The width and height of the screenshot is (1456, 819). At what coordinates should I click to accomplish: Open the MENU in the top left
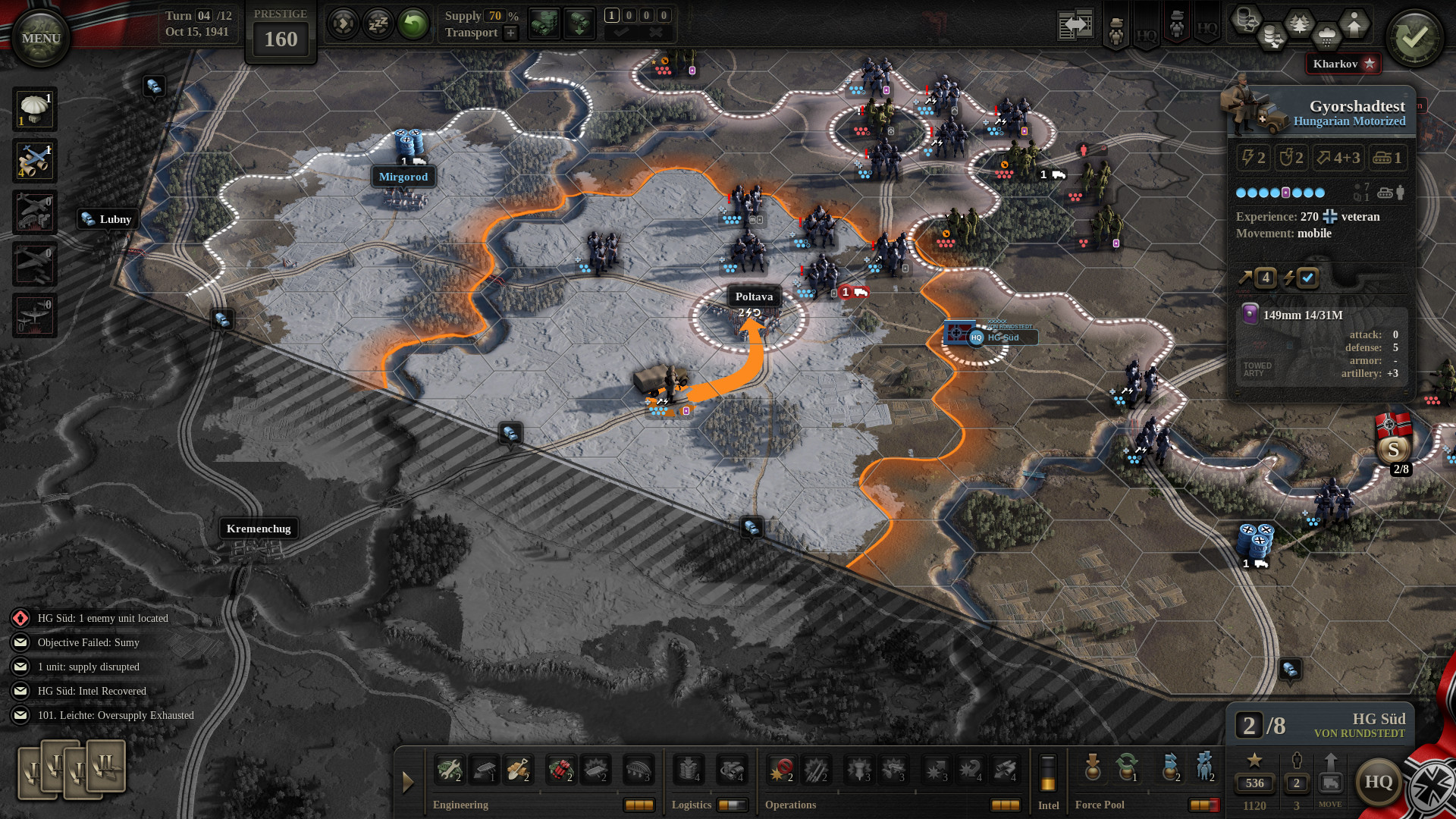point(41,36)
